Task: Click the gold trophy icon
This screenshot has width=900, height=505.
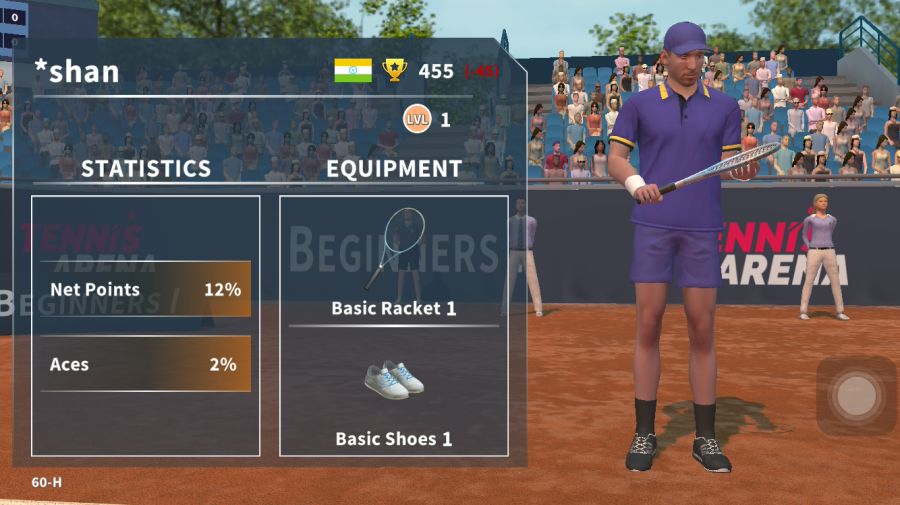Action: [x=395, y=70]
